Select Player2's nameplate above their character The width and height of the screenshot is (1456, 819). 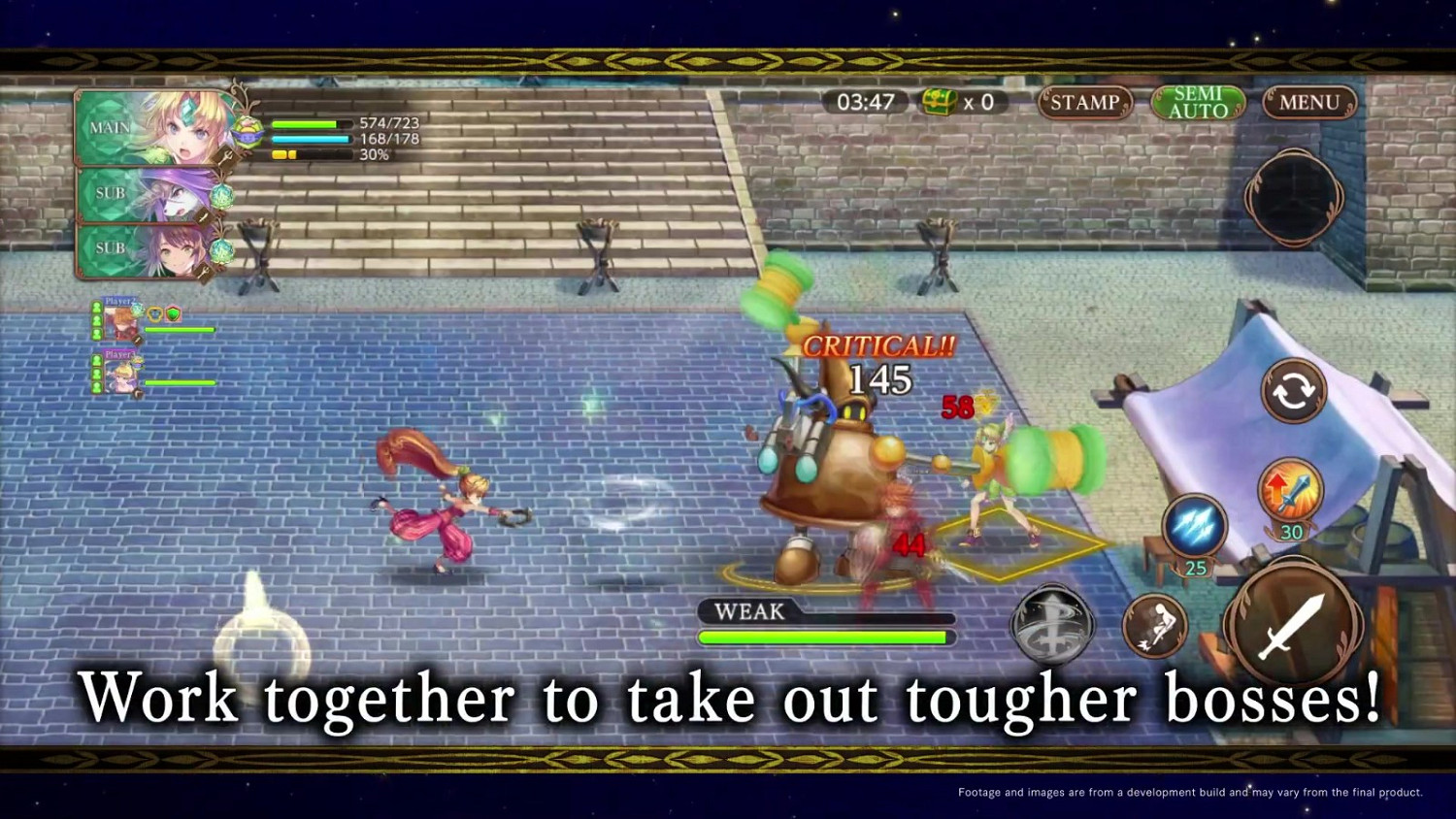tap(119, 300)
